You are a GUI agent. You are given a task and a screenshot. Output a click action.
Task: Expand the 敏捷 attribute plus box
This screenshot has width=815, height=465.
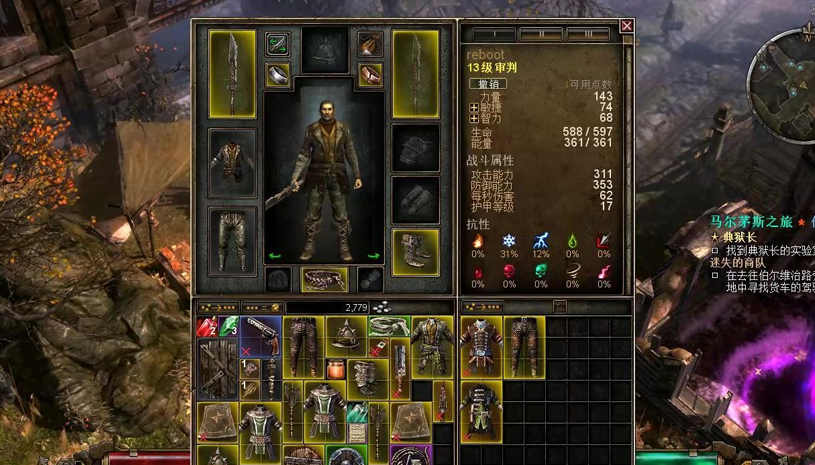click(x=473, y=107)
